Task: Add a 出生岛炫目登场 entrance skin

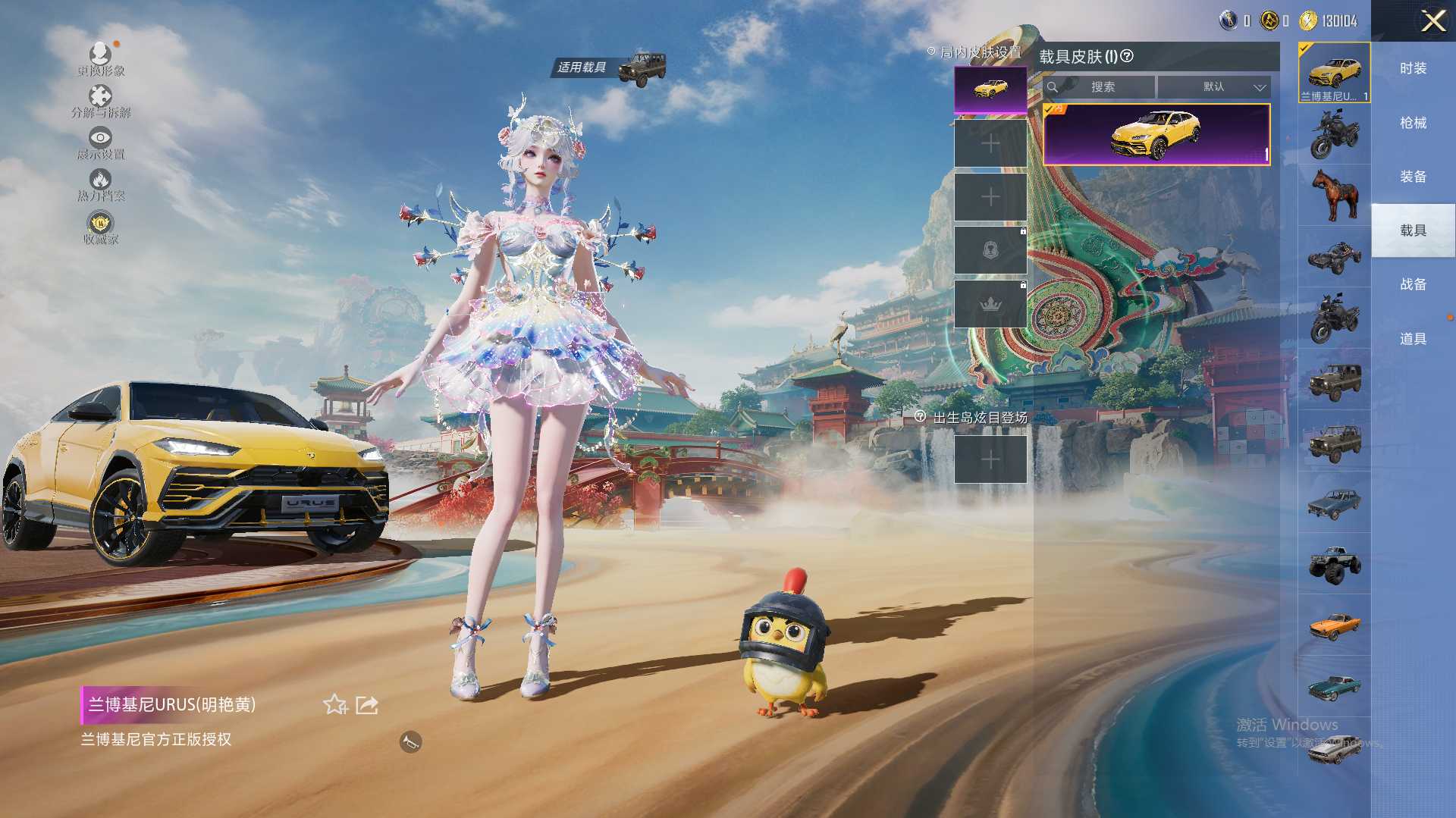Action: click(x=990, y=459)
